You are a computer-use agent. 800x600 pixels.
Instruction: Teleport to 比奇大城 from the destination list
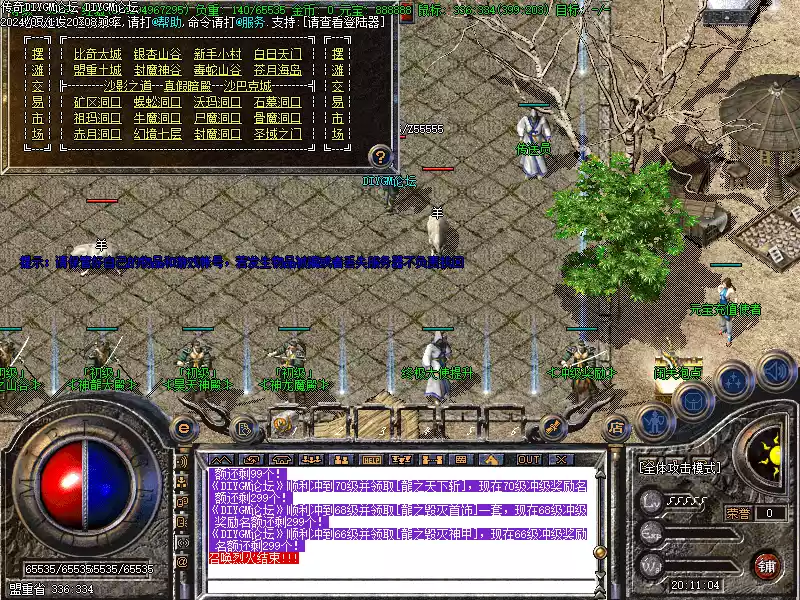98,54
